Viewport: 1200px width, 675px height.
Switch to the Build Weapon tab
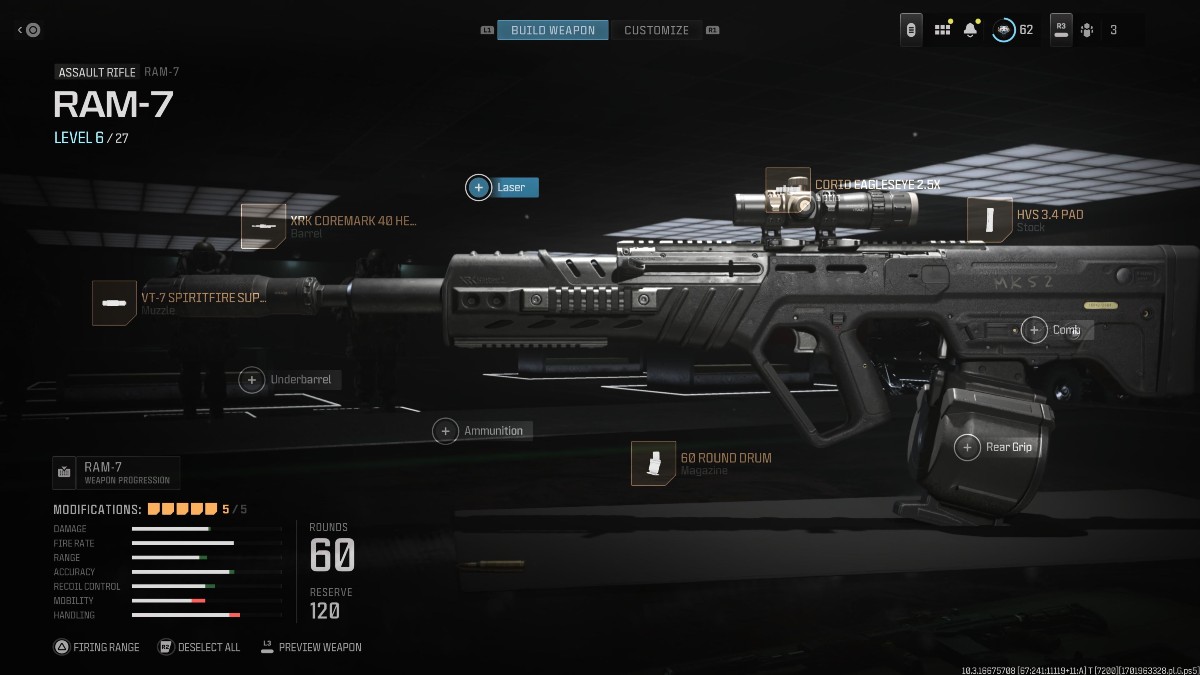pos(552,30)
